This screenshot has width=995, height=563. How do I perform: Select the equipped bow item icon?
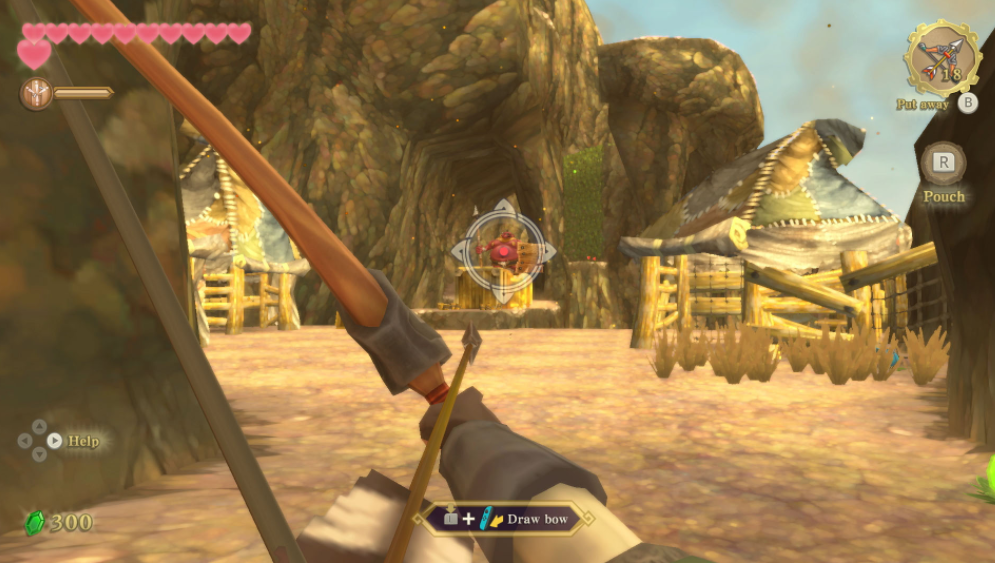(942, 58)
